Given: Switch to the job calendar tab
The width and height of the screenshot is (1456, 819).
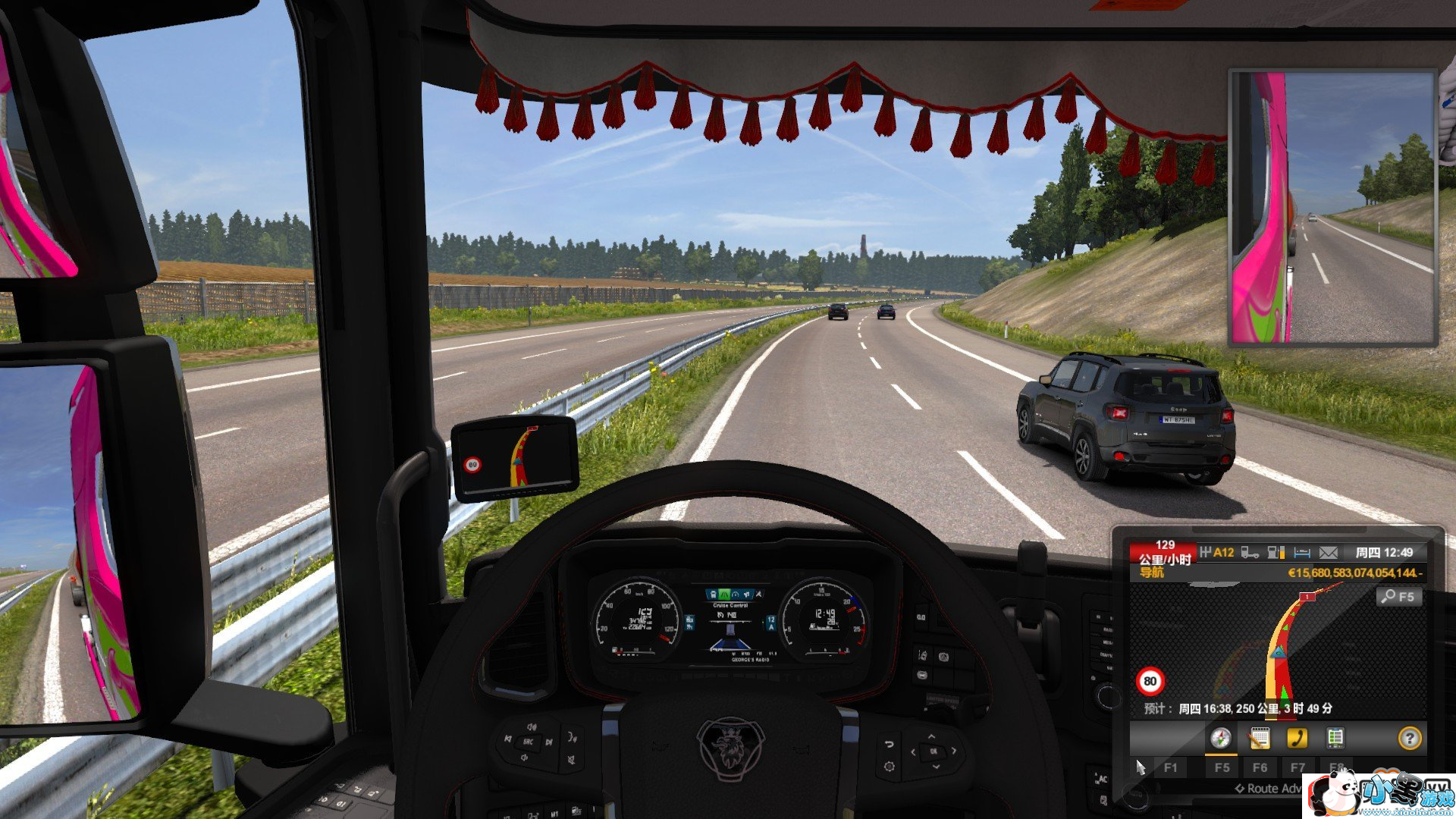Looking at the screenshot, I should (1259, 738).
